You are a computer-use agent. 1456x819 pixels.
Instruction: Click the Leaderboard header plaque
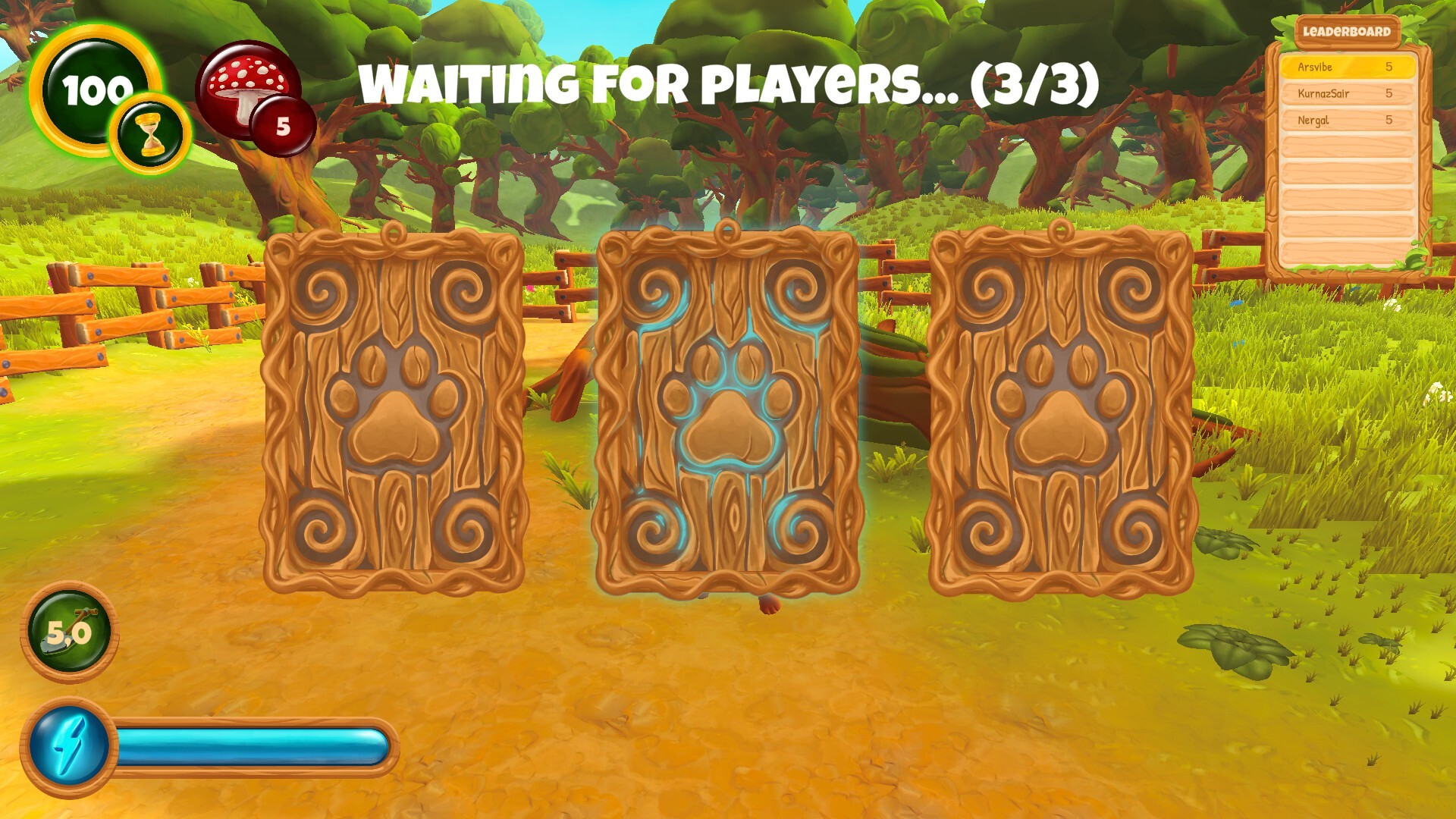click(1348, 33)
